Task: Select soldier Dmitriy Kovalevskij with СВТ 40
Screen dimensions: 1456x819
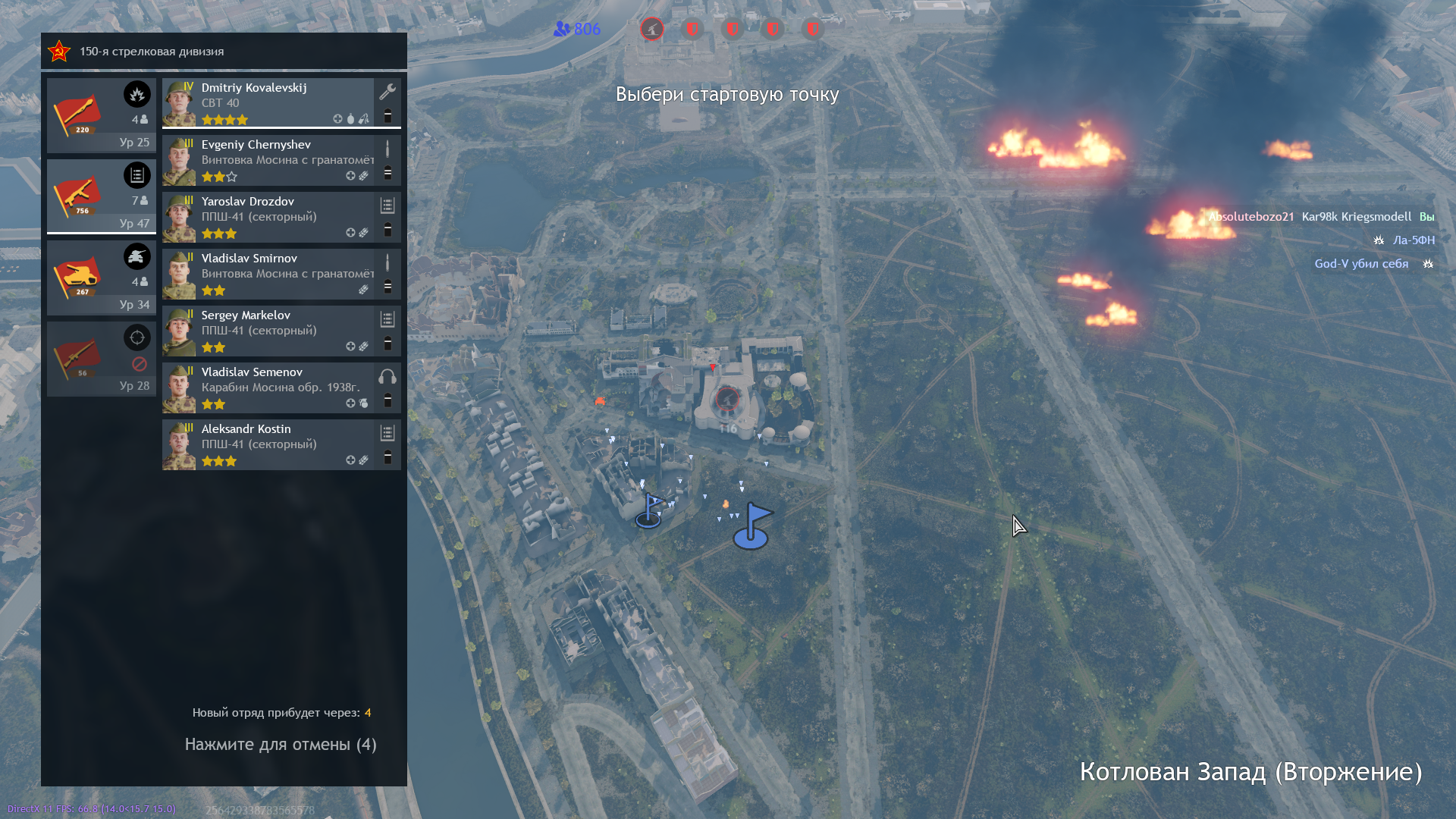Action: click(281, 103)
